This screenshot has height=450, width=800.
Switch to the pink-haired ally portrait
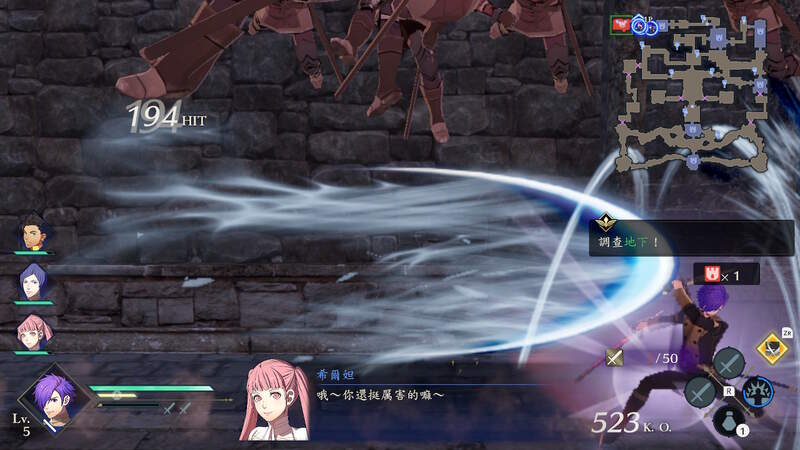32,331
